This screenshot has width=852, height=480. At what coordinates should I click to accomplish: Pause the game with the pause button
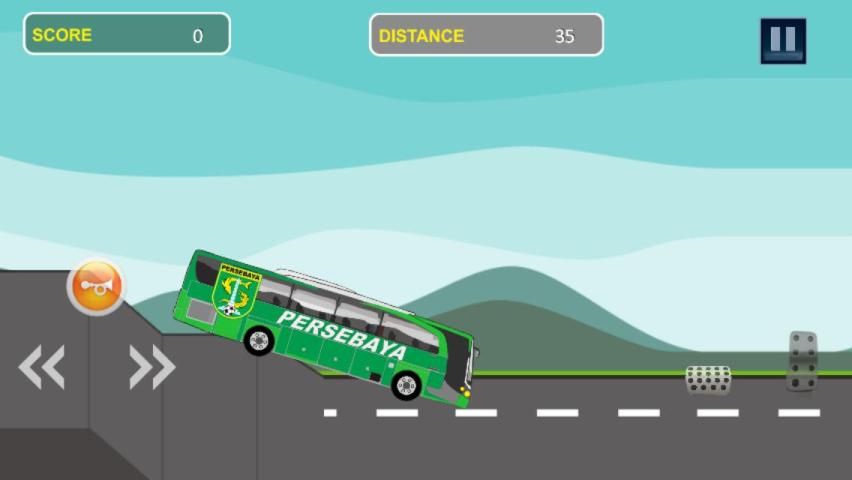782,41
